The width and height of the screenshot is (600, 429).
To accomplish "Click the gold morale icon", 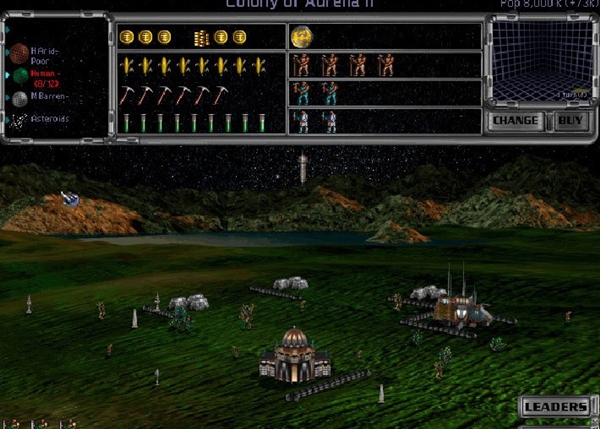I will click(301, 38).
